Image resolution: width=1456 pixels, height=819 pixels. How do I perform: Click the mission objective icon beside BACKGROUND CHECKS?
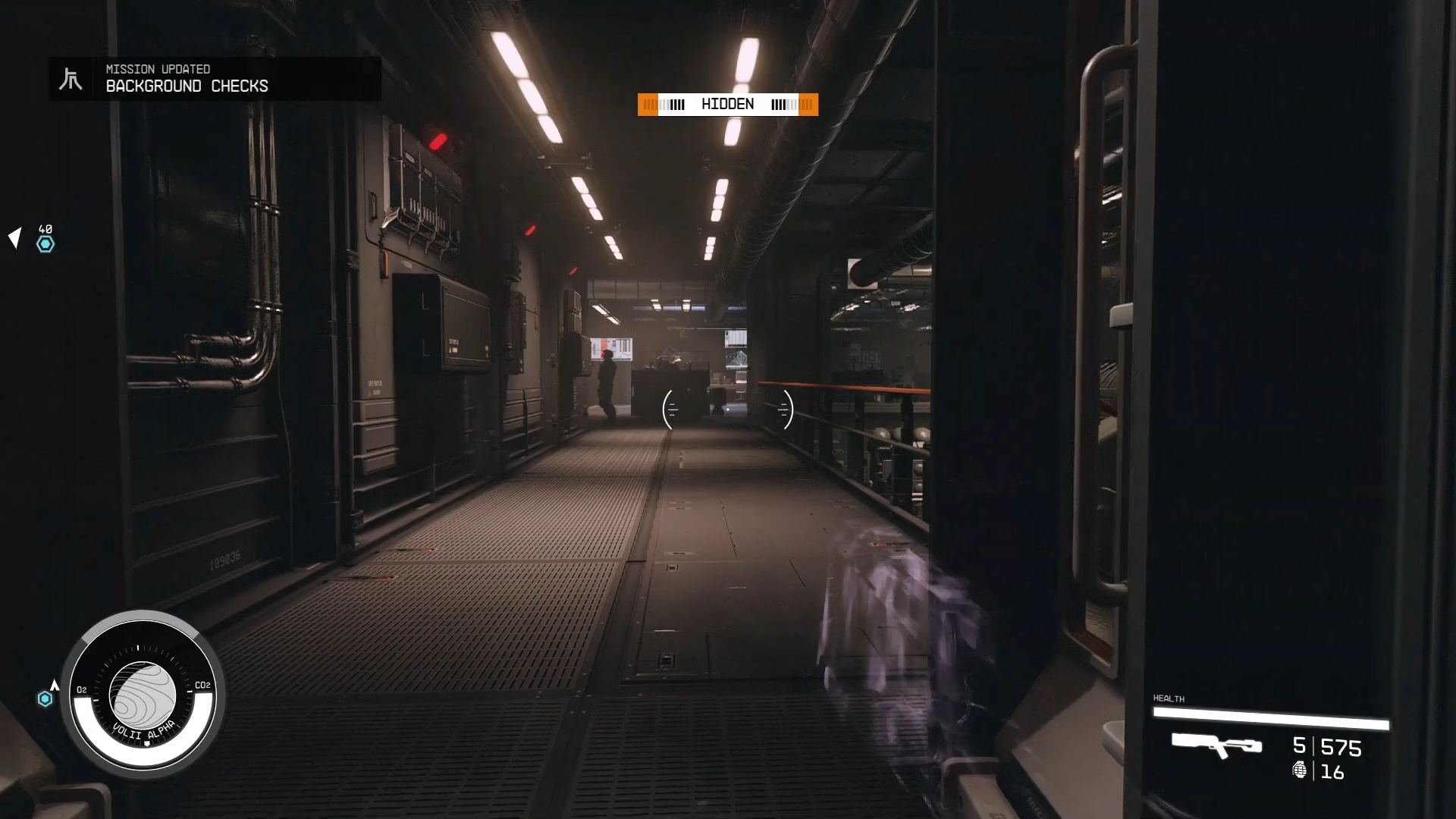tap(72, 78)
